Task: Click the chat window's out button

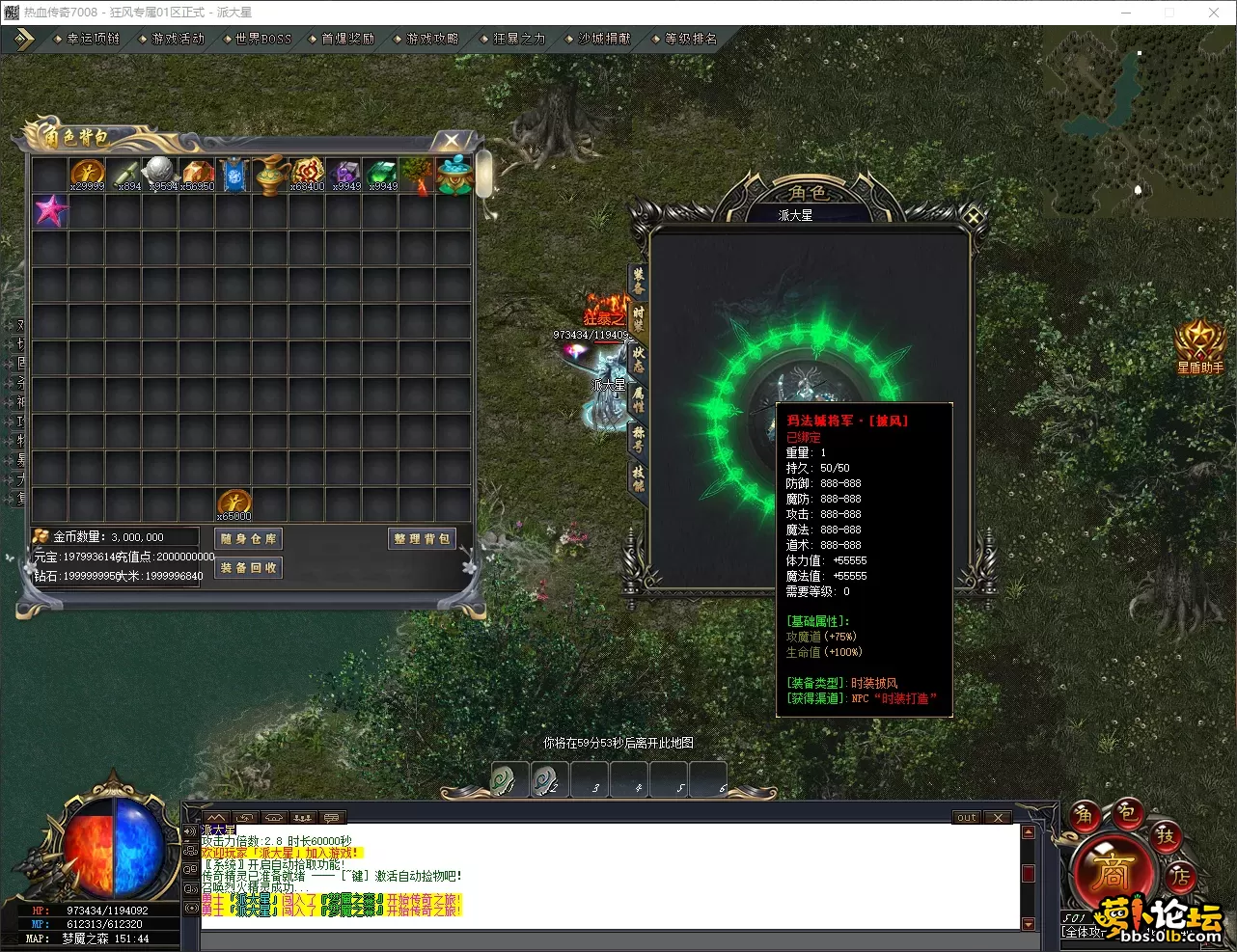Action: [x=967, y=818]
